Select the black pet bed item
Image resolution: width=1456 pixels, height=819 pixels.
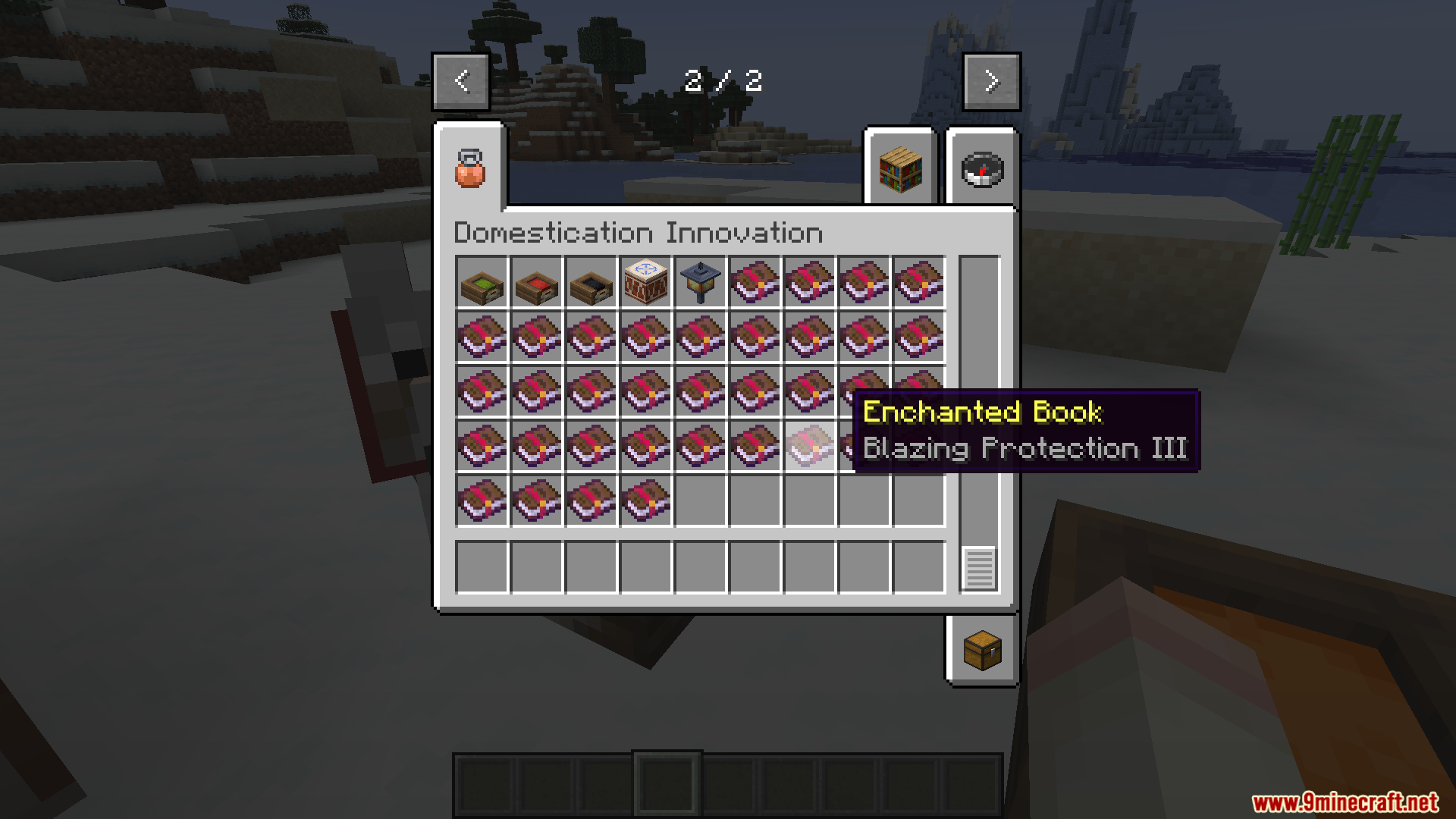pyautogui.click(x=591, y=284)
